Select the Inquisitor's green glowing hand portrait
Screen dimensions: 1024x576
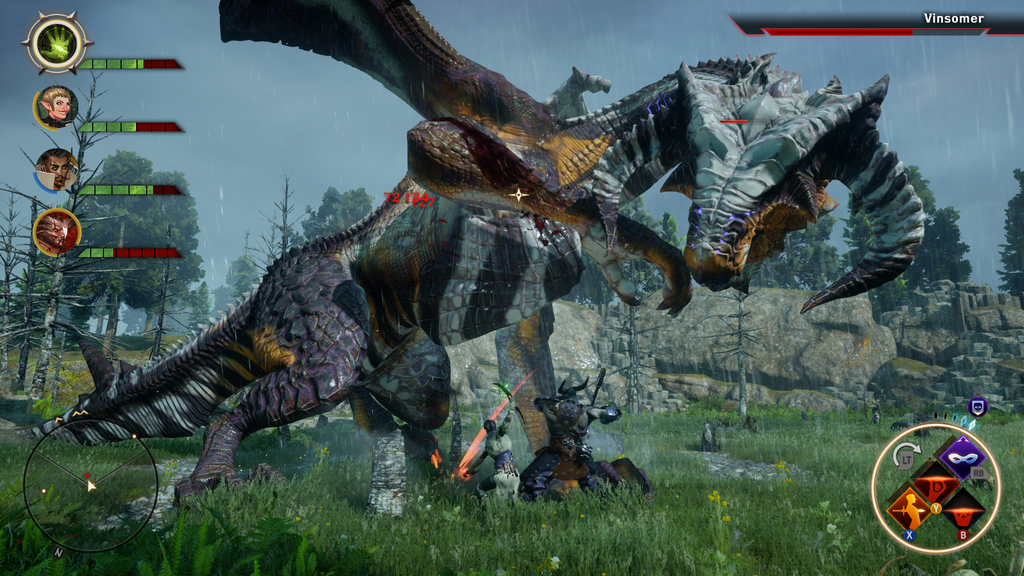click(57, 43)
